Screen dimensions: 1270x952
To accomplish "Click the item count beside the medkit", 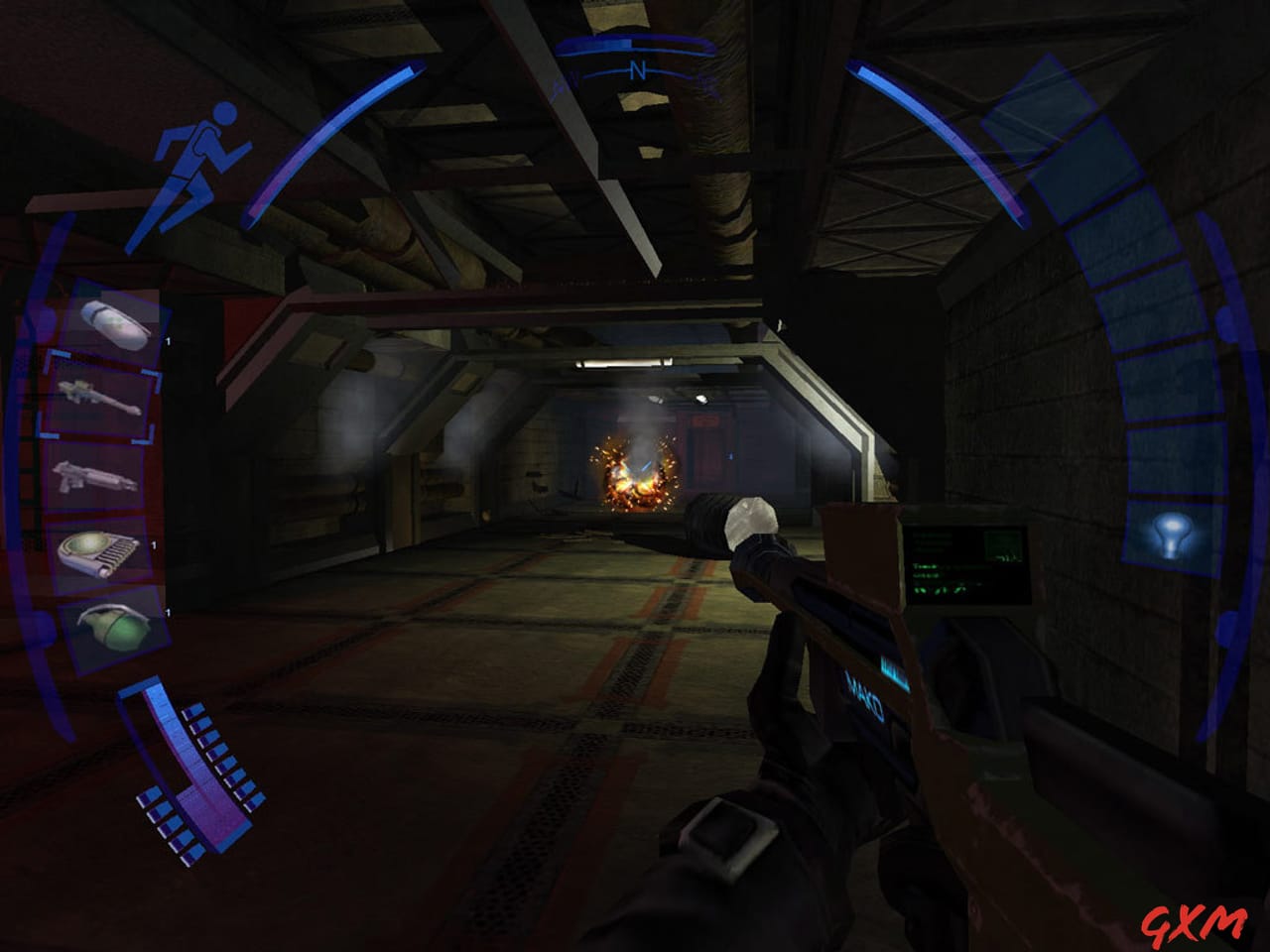I will pos(169,339).
